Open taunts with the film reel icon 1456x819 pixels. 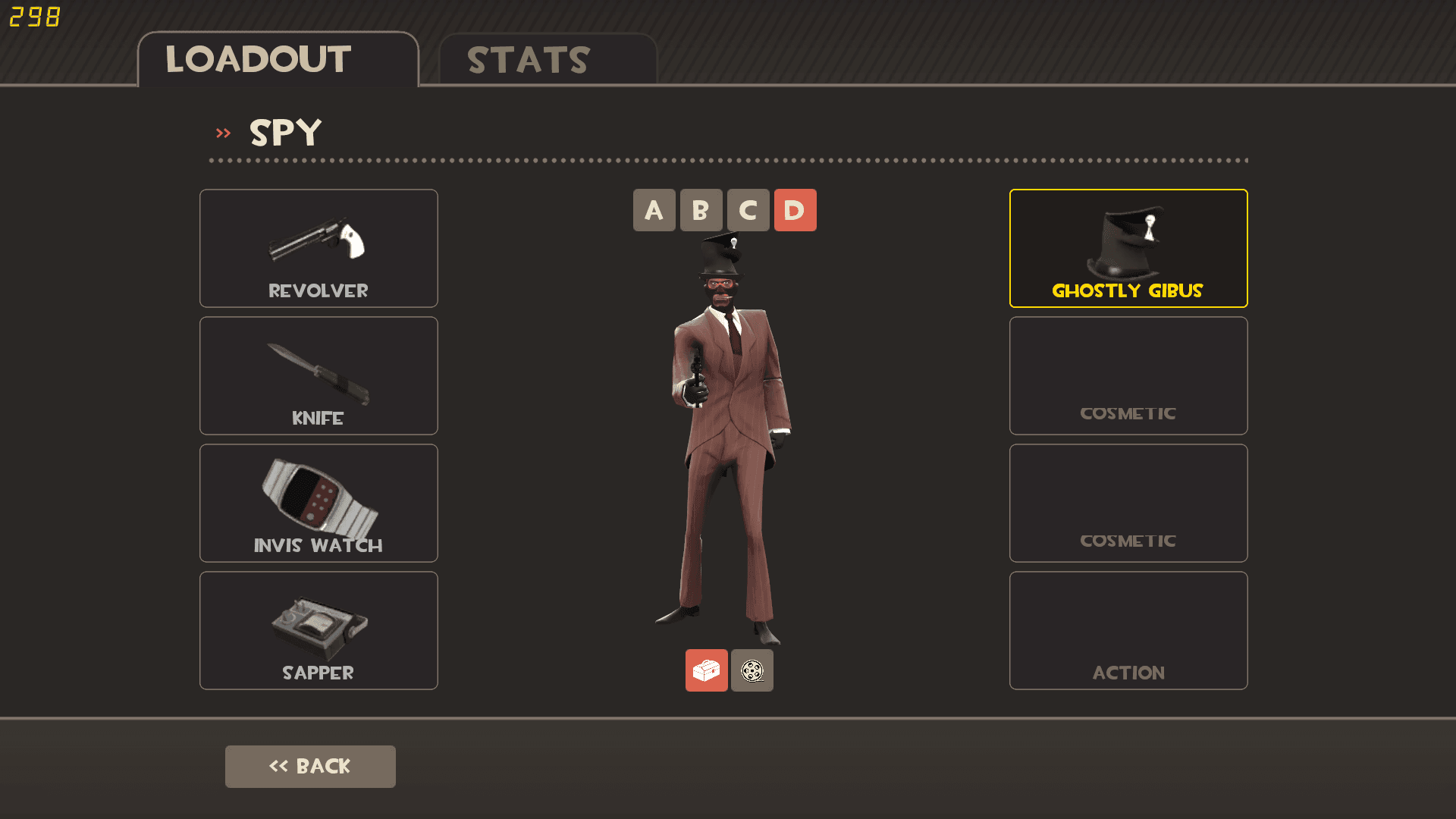[752, 670]
